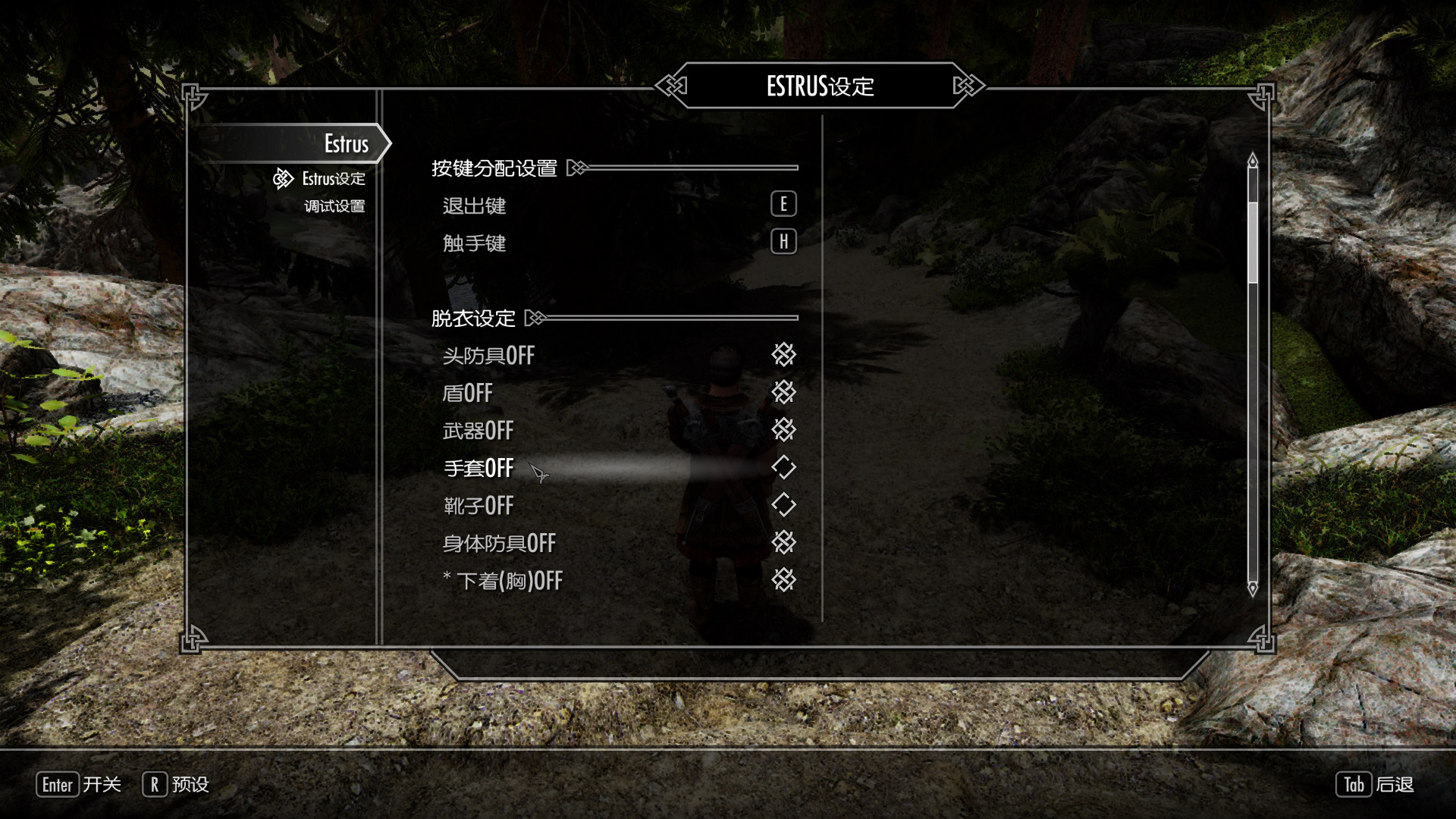Toggle the 下着(胸)OFF option
1456x819 pixels.
[783, 580]
